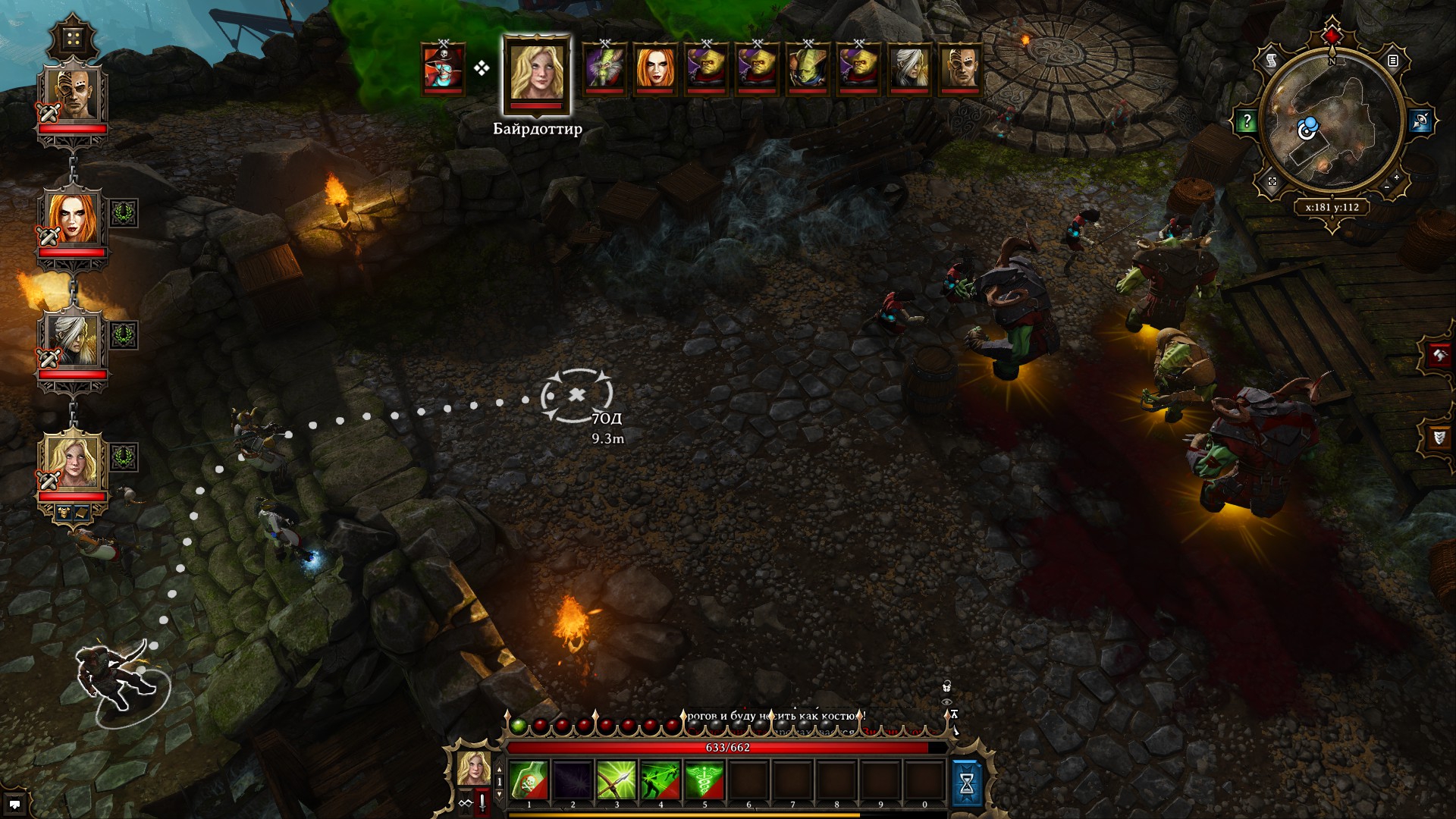Cast the green caduceus healing skill
The height and width of the screenshot is (819, 1456).
coord(704,781)
